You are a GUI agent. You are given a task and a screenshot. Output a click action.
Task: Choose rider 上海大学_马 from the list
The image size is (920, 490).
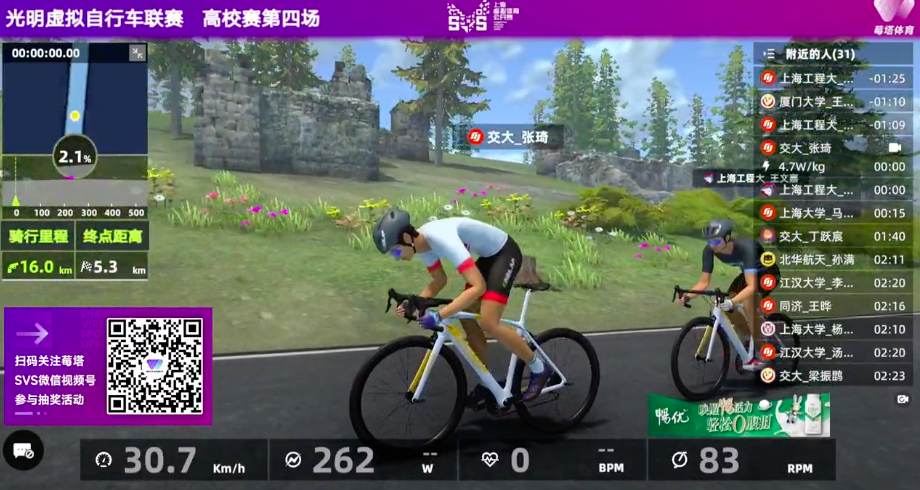coord(817,213)
